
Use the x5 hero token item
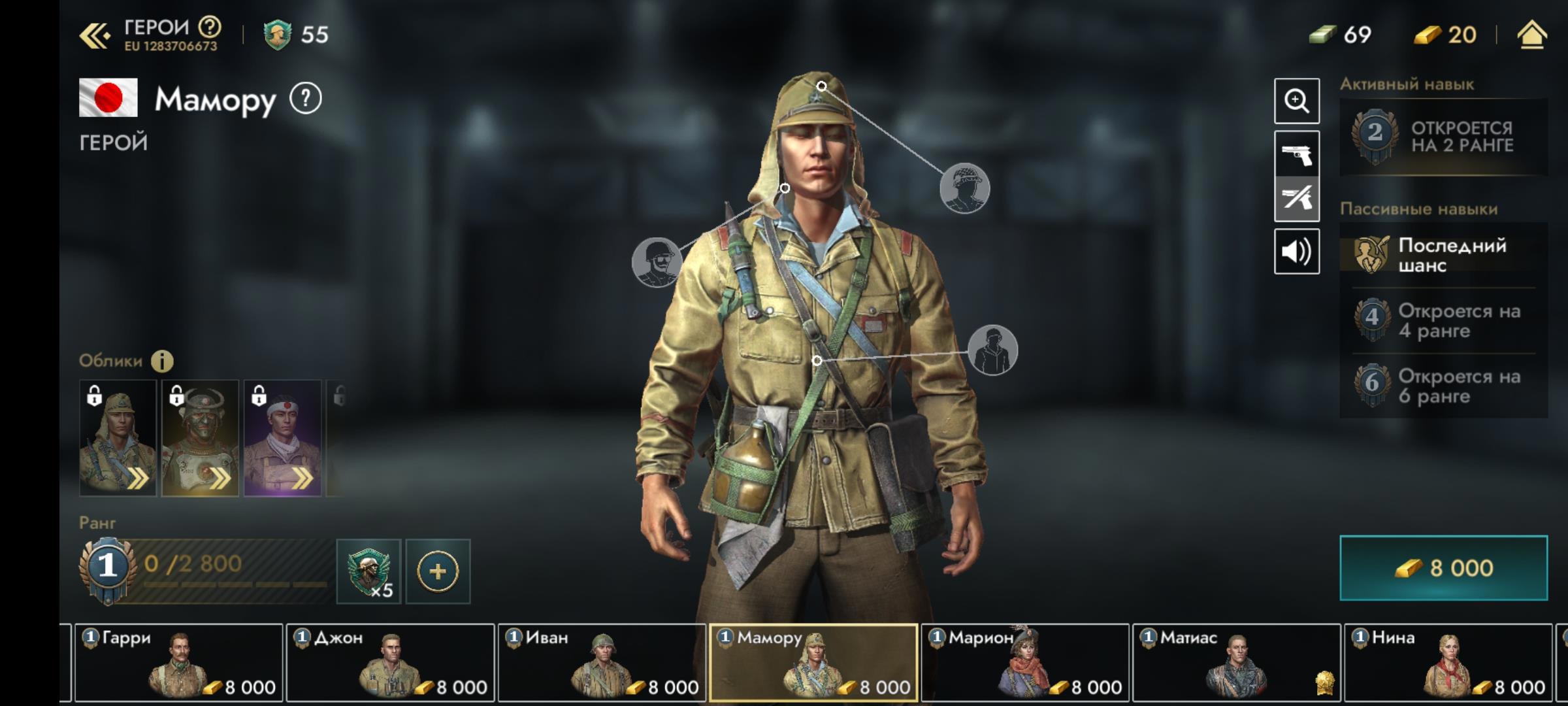coord(368,571)
